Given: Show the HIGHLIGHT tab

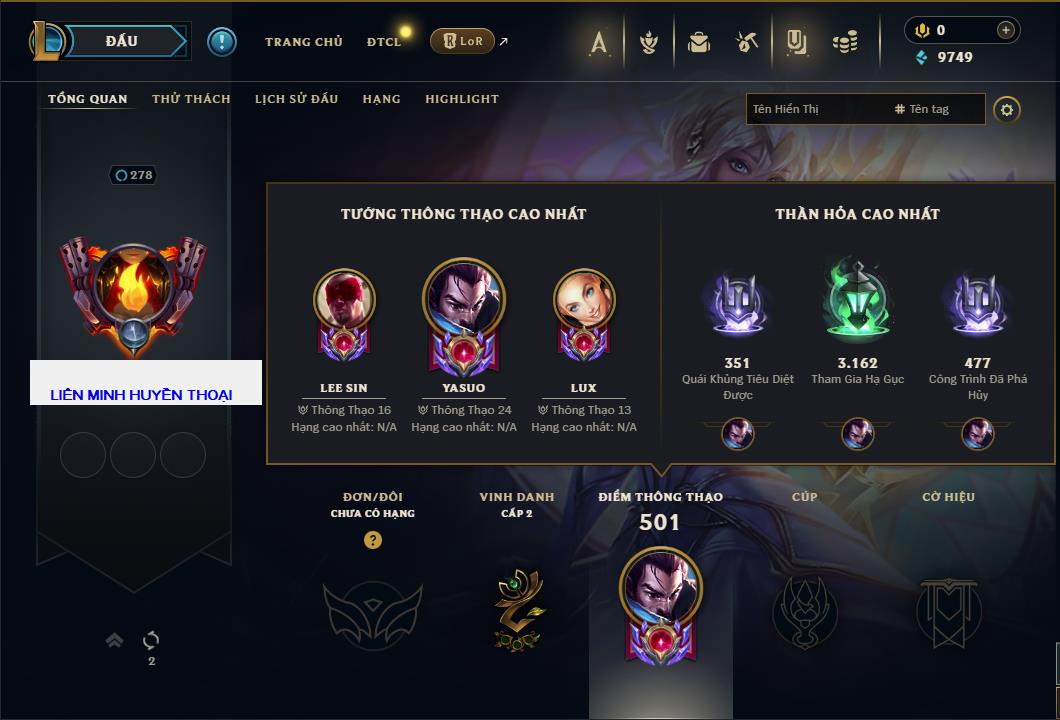Looking at the screenshot, I should [x=461, y=99].
